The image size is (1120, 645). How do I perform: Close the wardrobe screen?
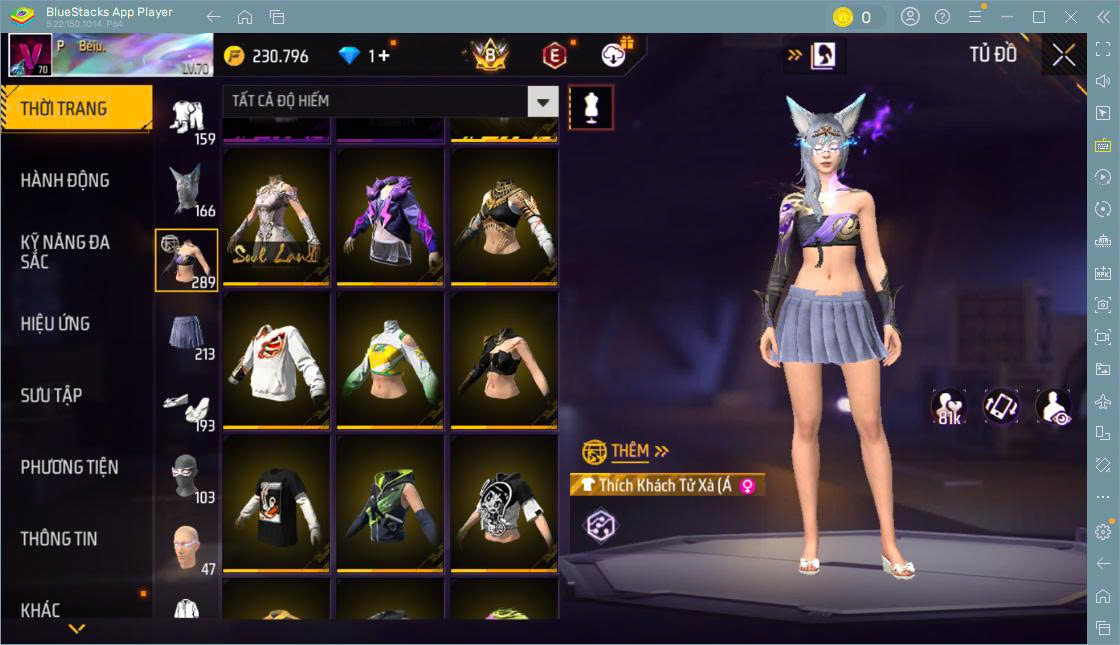[1064, 55]
